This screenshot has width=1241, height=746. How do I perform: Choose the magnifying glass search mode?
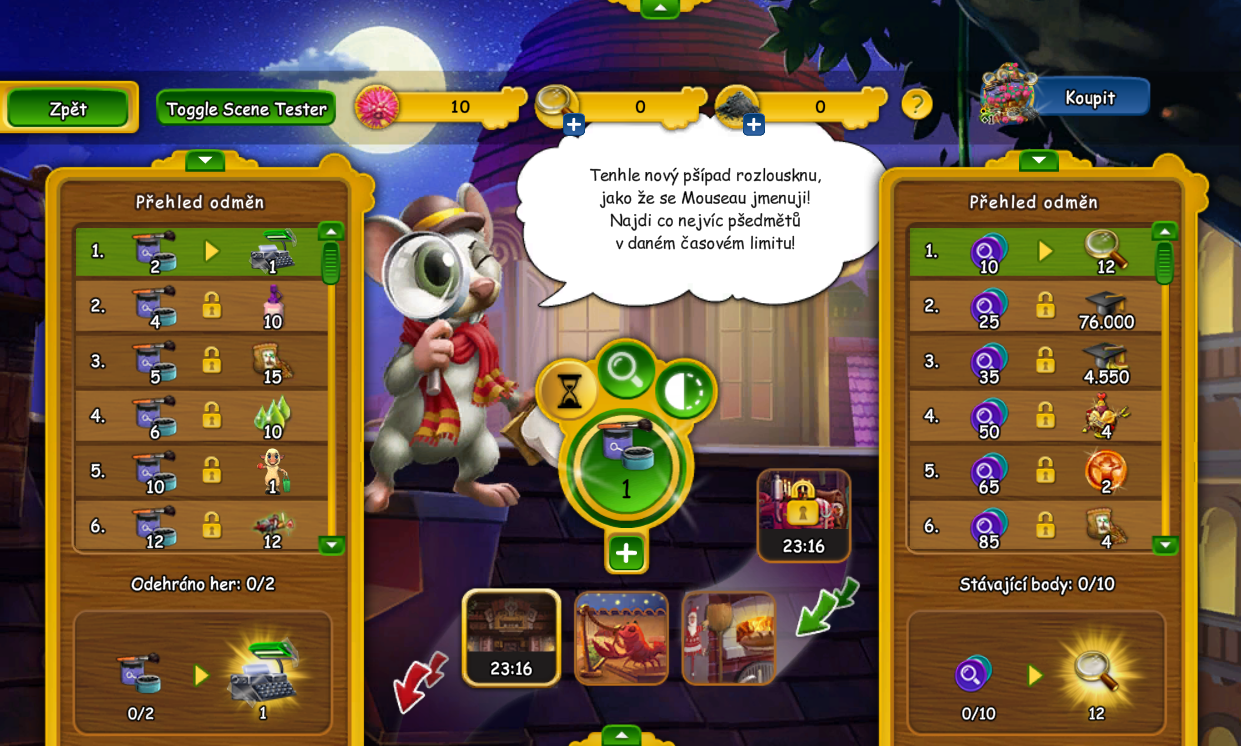coord(626,370)
